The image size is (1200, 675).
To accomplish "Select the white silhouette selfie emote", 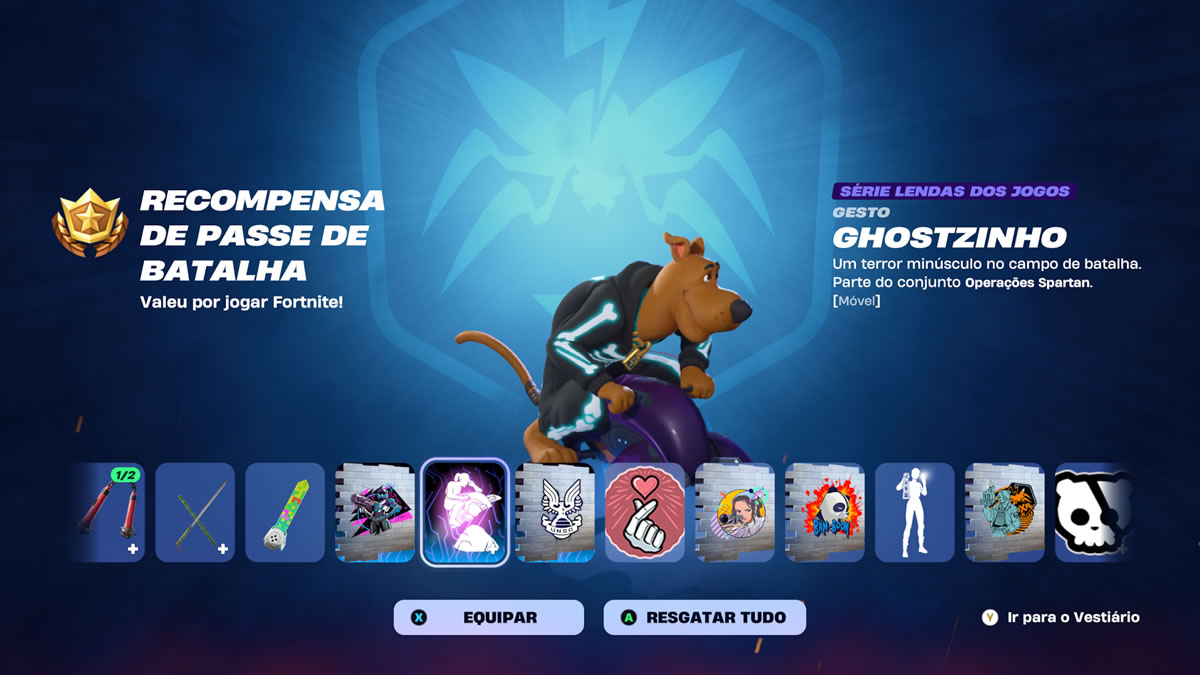I will 915,512.
